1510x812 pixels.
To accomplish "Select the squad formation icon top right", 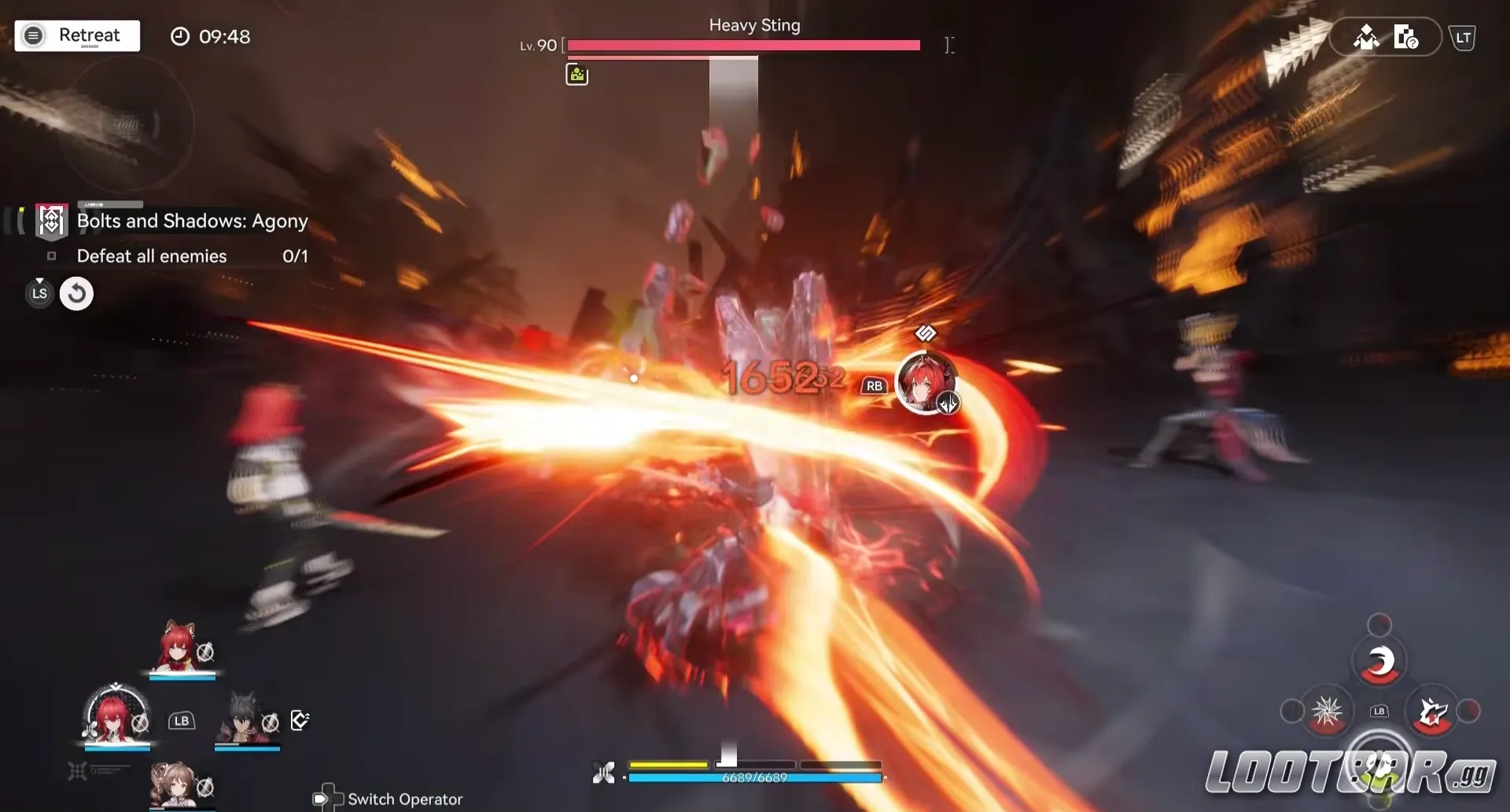I will [x=1367, y=36].
